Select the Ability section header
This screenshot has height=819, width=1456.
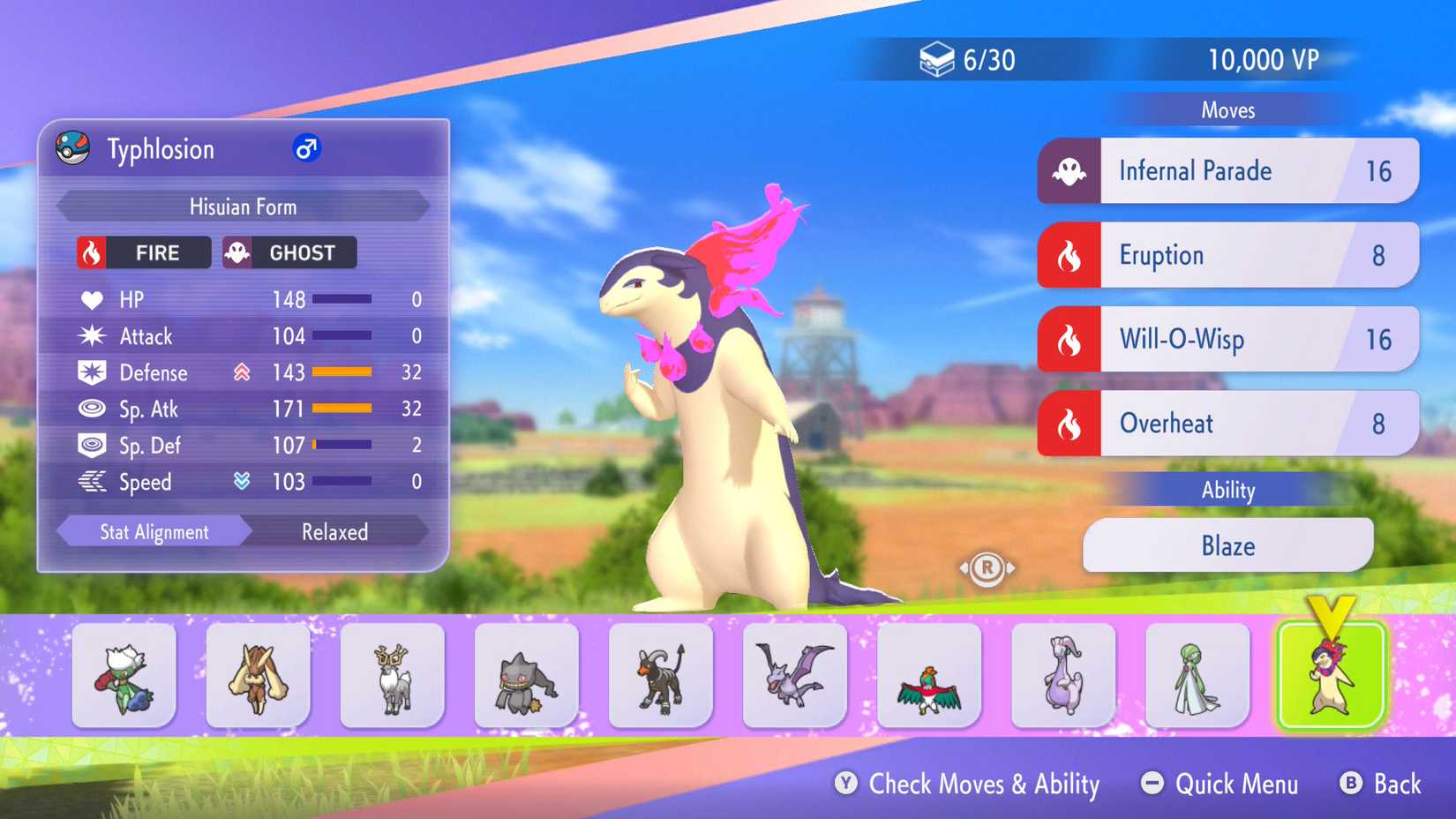click(1227, 490)
